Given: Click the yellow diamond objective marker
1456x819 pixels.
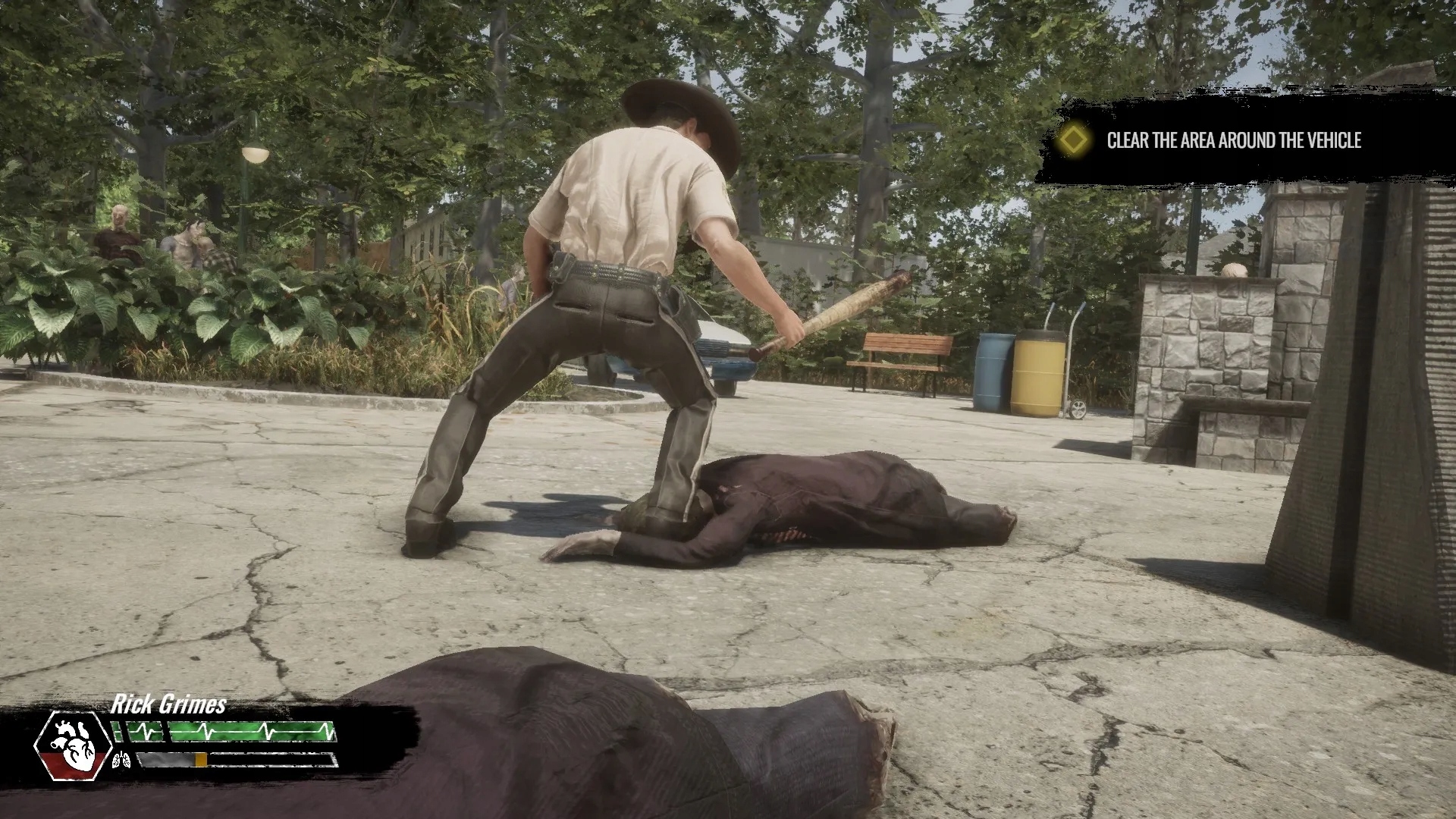Looking at the screenshot, I should [x=1073, y=140].
